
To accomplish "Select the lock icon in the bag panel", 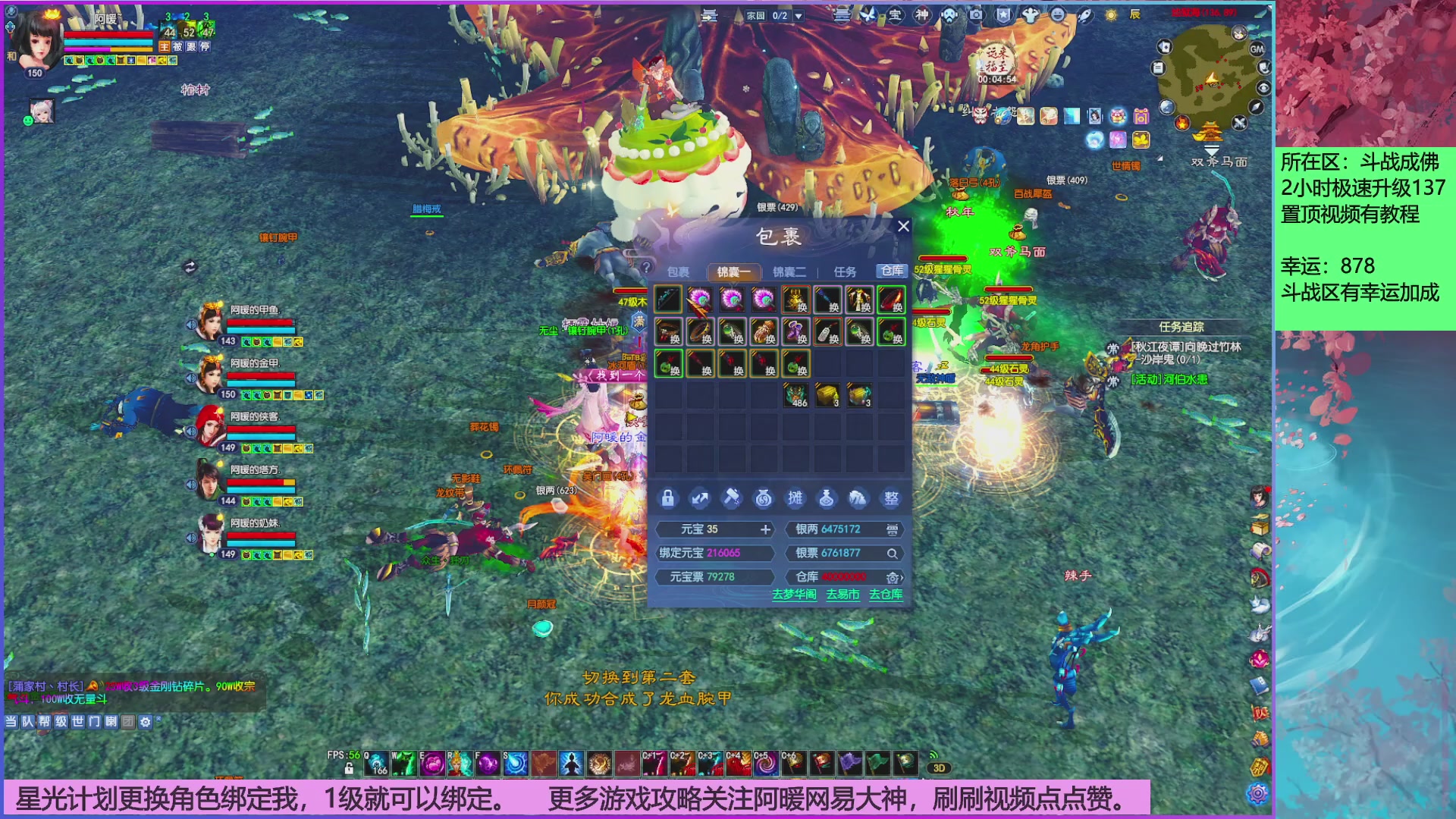I will pos(667,497).
